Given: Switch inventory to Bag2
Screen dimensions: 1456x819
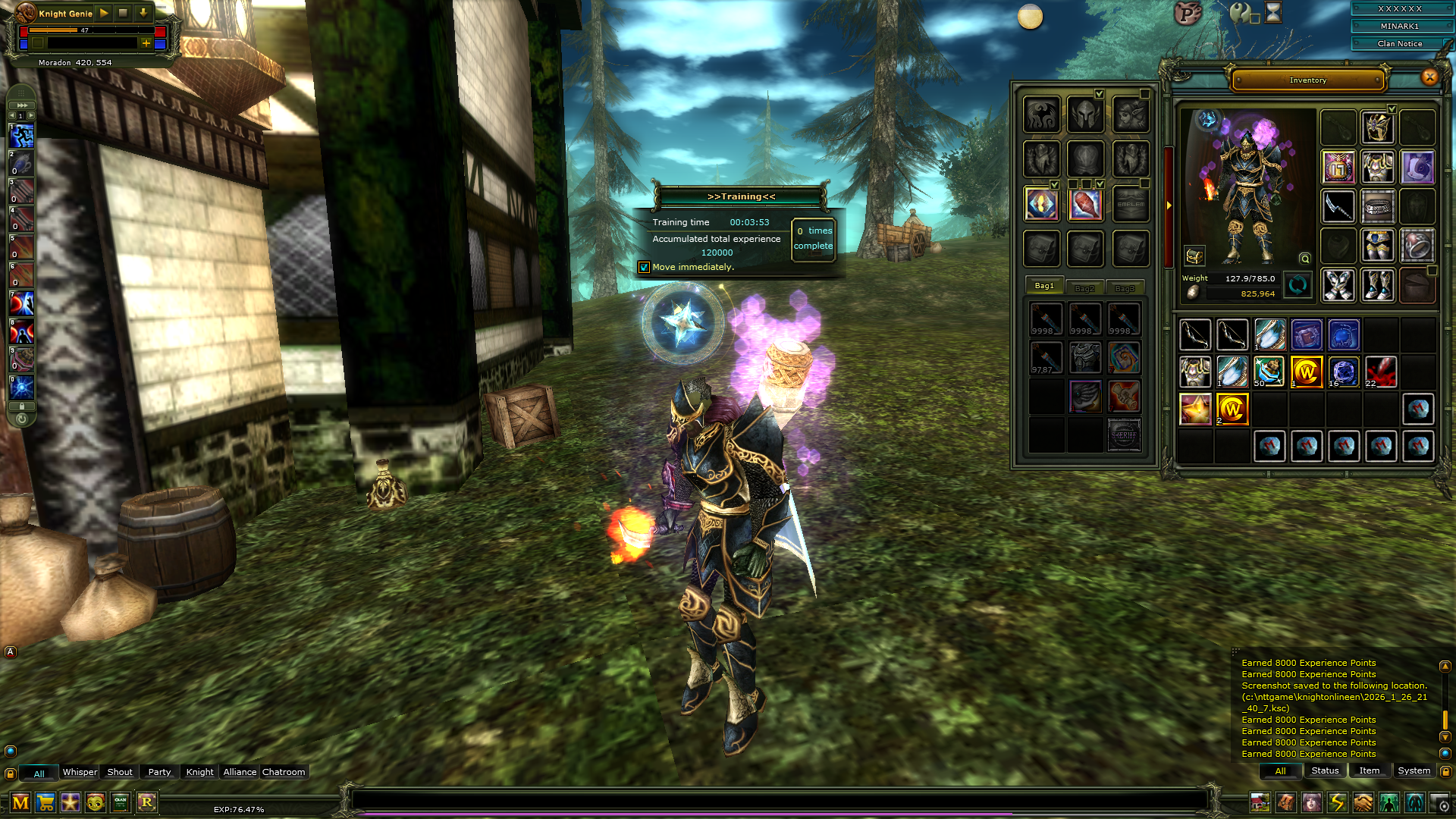Looking at the screenshot, I should (1084, 287).
